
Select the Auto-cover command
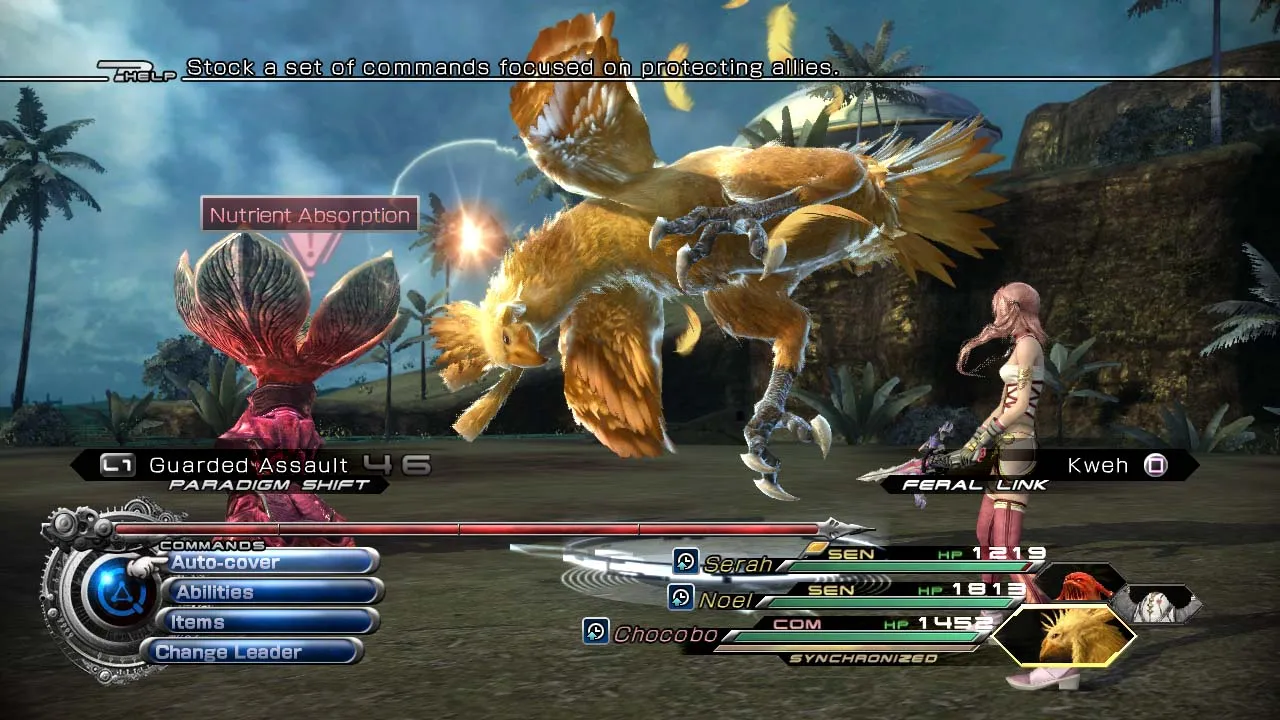point(268,562)
